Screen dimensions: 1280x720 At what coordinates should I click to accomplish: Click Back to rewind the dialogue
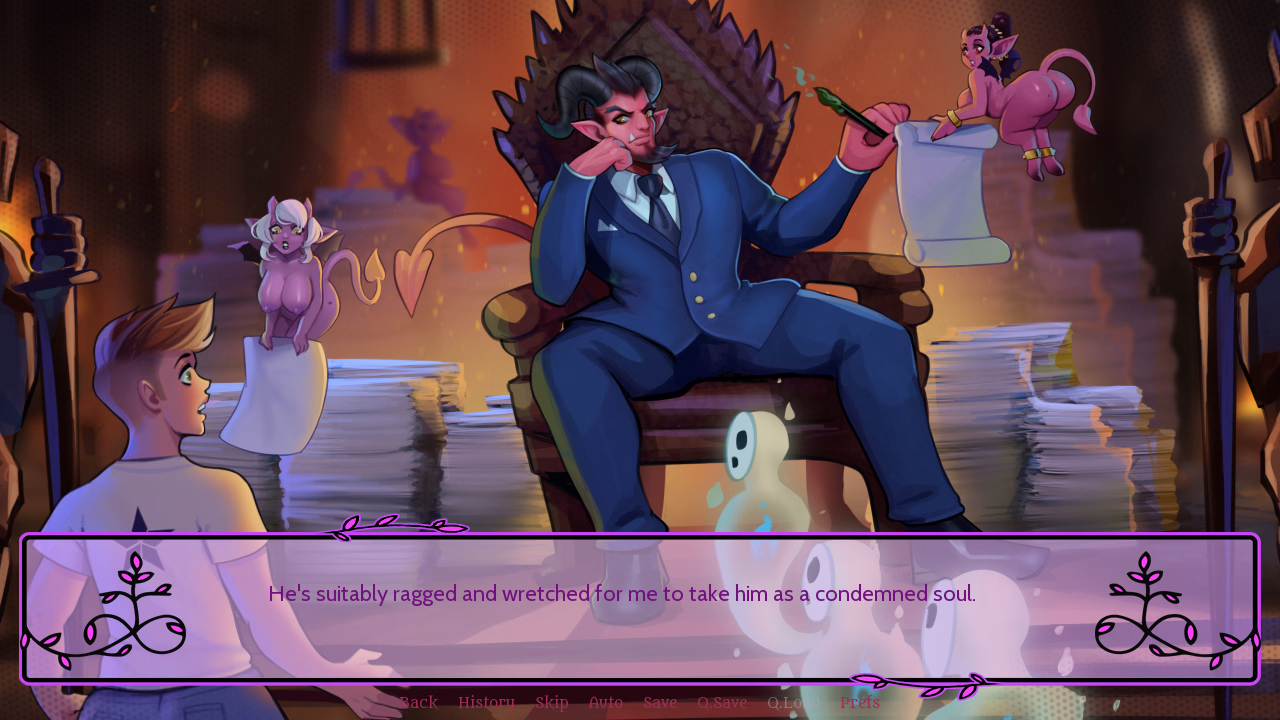(418, 701)
